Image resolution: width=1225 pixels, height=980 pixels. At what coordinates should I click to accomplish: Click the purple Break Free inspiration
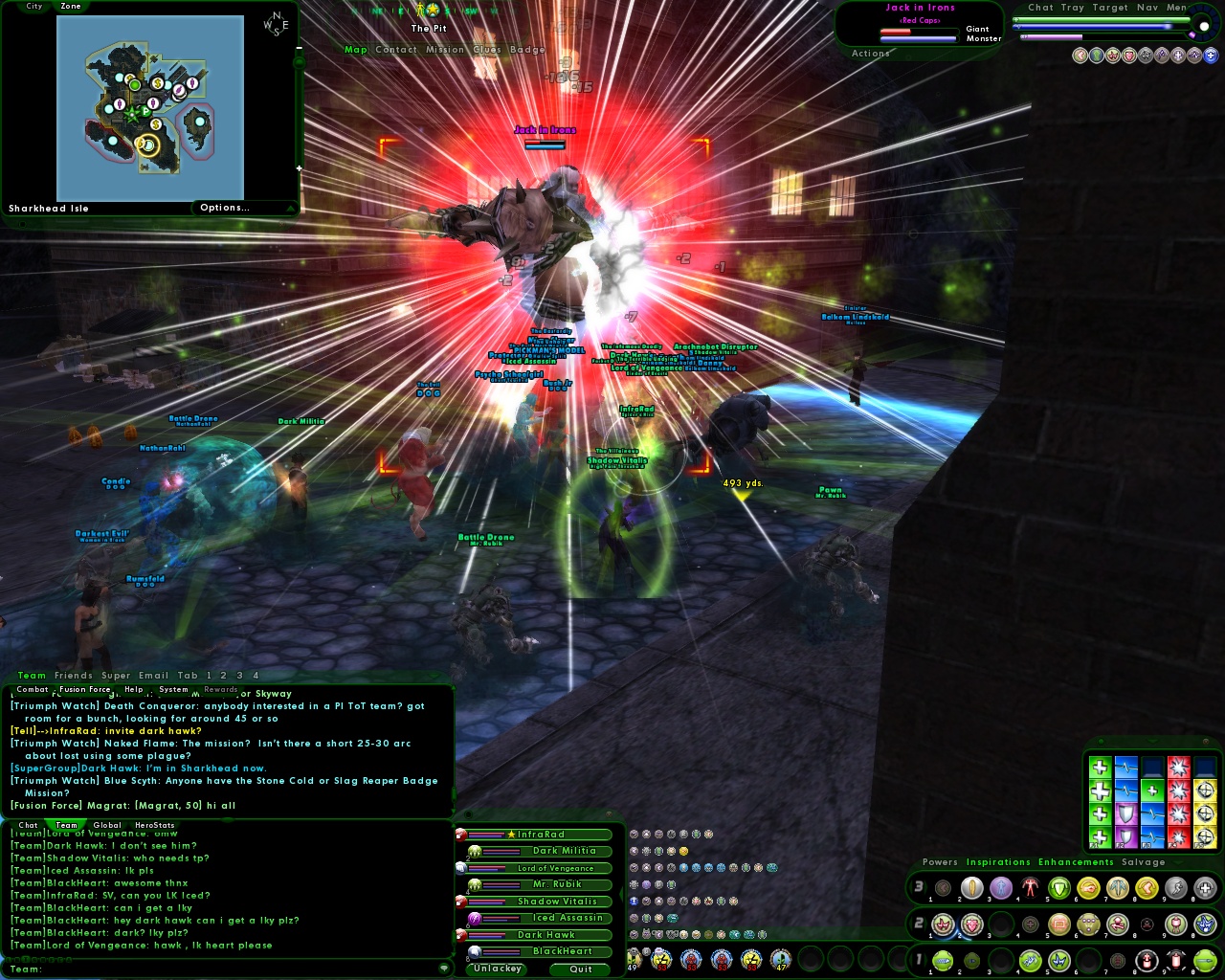point(1126,814)
